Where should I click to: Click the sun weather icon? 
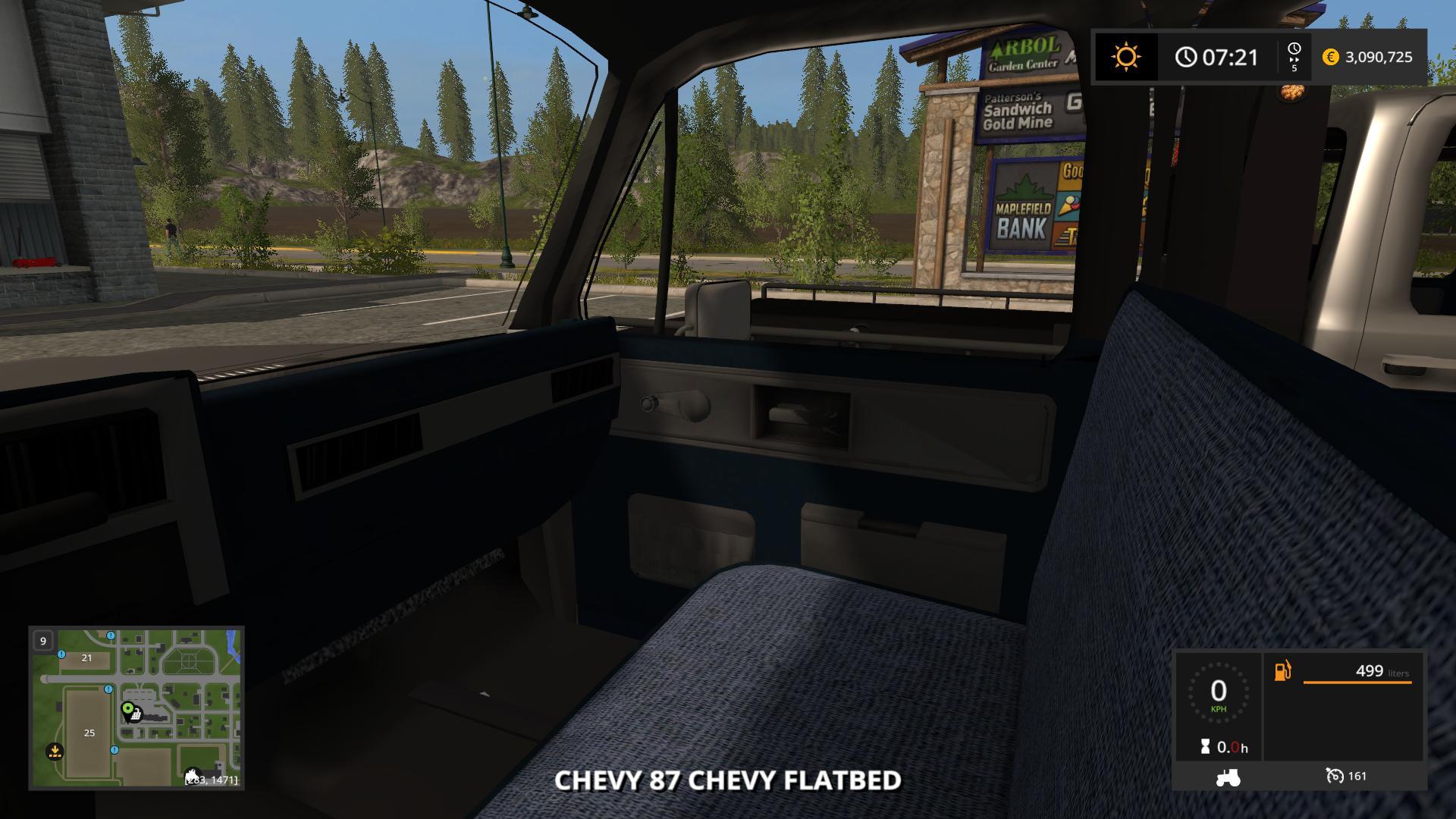pos(1126,57)
